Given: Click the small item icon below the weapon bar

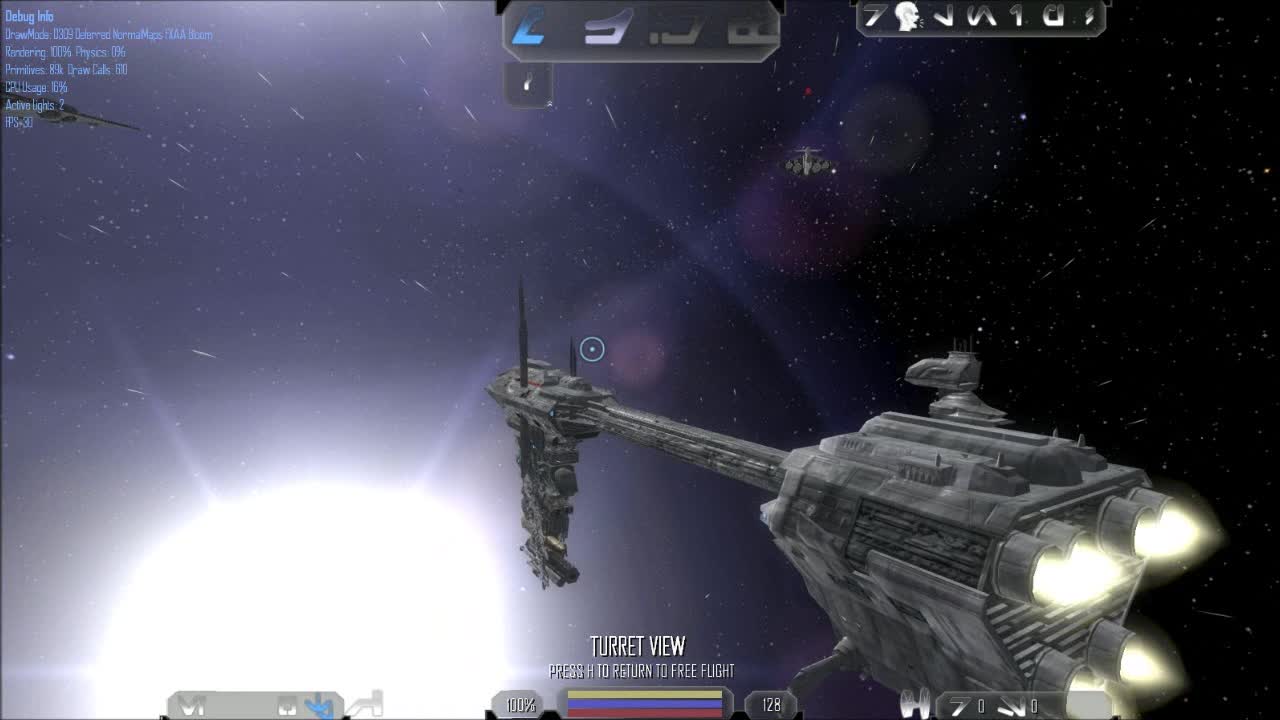Looking at the screenshot, I should (x=526, y=83).
